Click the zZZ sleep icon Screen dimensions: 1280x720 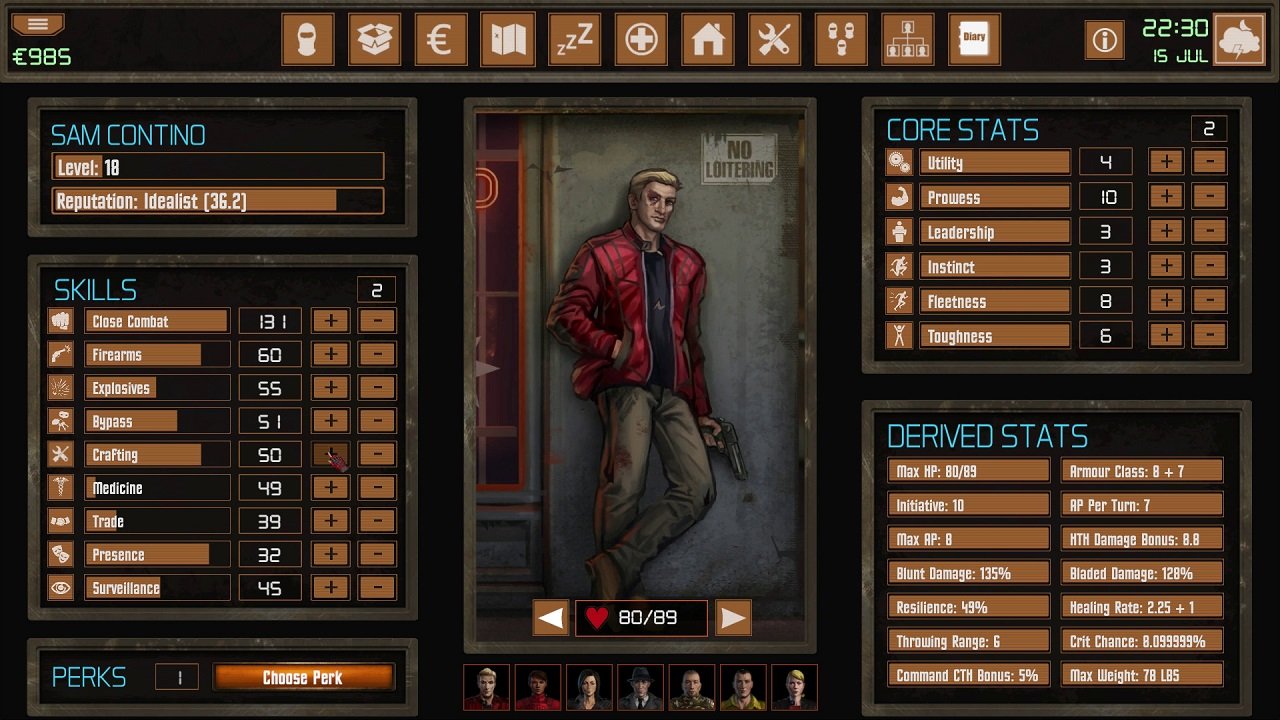[x=574, y=39]
